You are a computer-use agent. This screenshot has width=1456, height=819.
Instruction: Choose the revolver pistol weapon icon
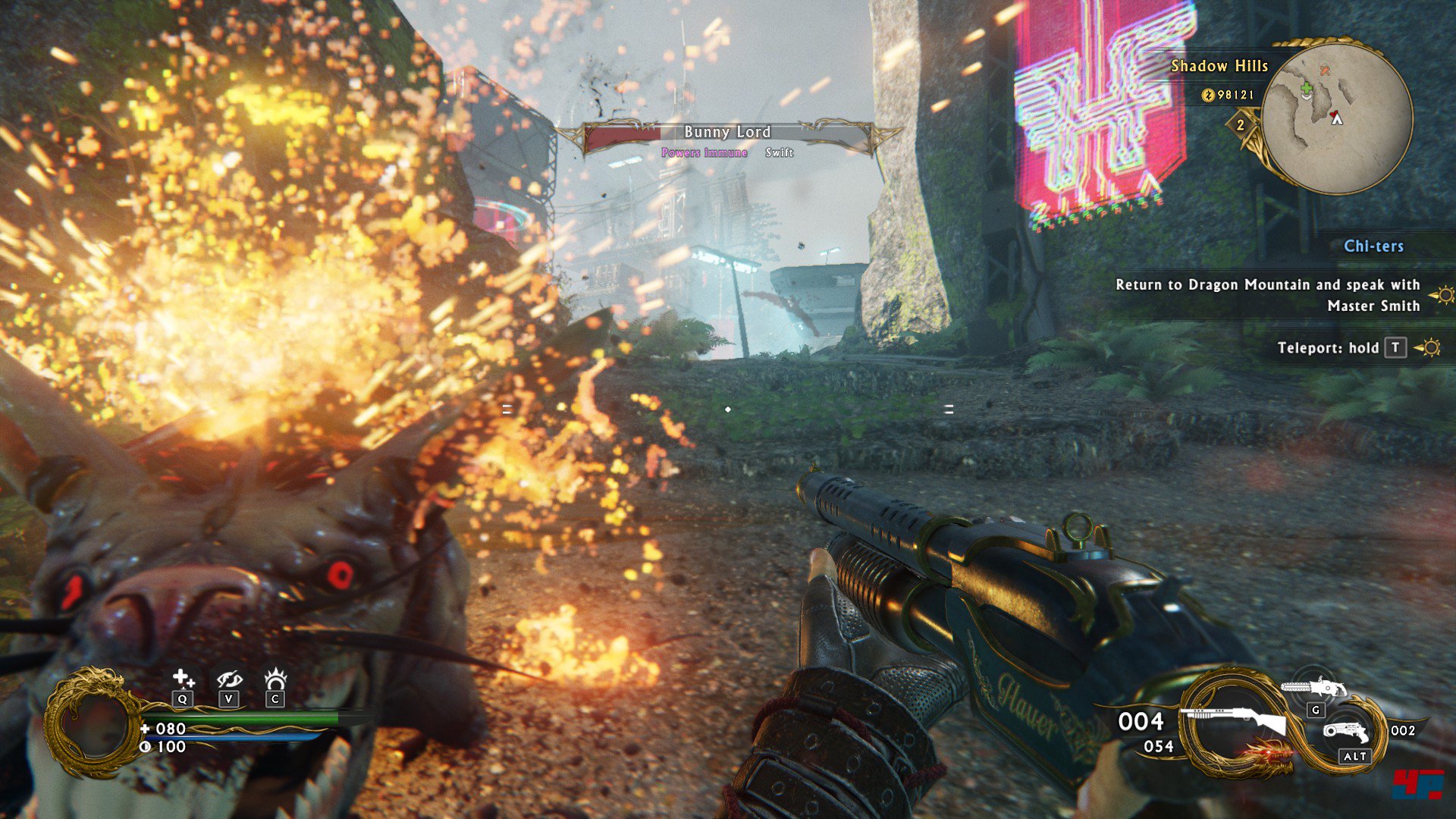[1346, 732]
